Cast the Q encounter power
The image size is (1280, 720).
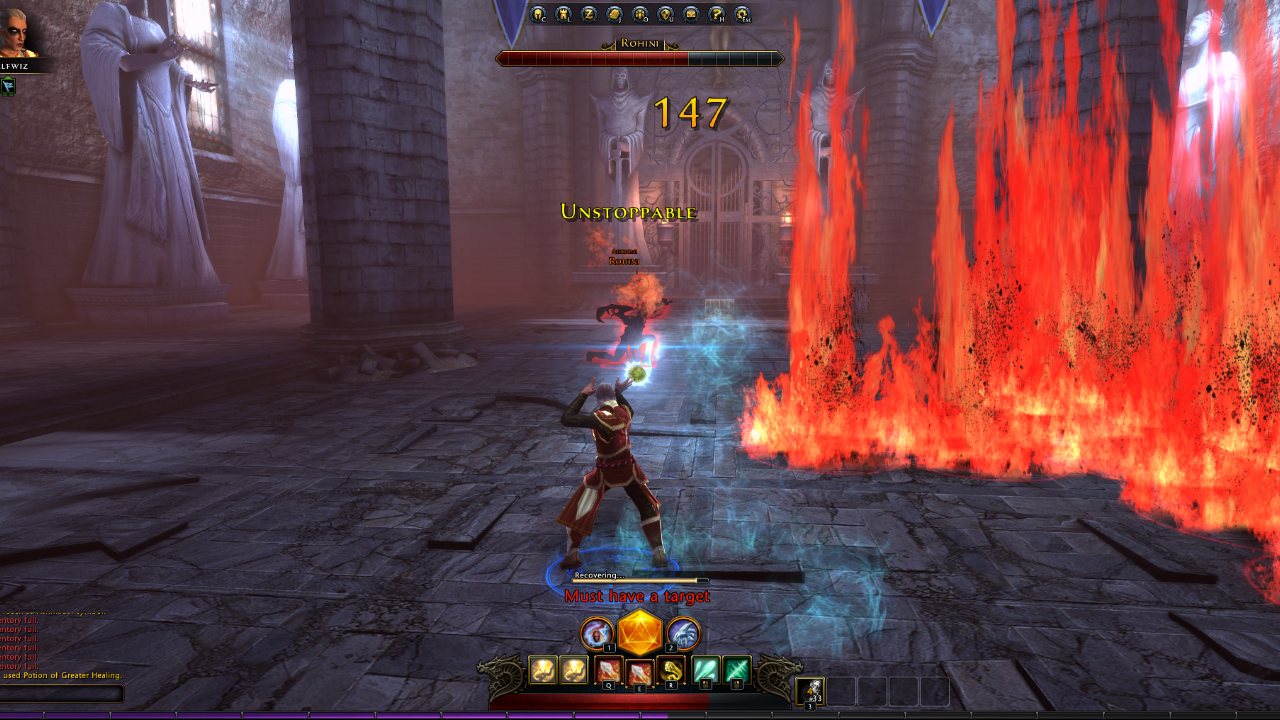coord(608,669)
